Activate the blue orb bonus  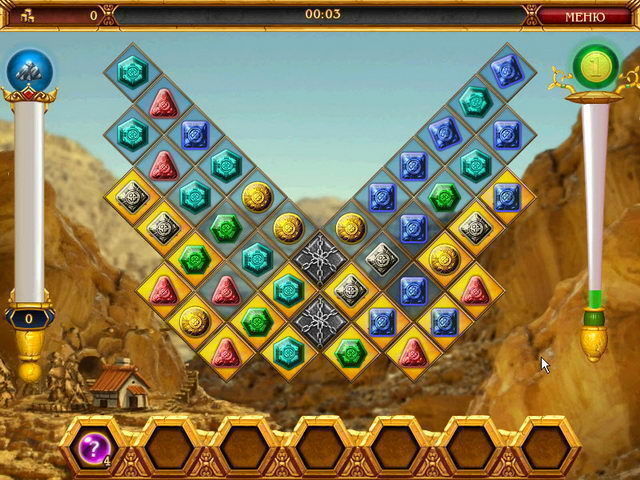pos(29,69)
